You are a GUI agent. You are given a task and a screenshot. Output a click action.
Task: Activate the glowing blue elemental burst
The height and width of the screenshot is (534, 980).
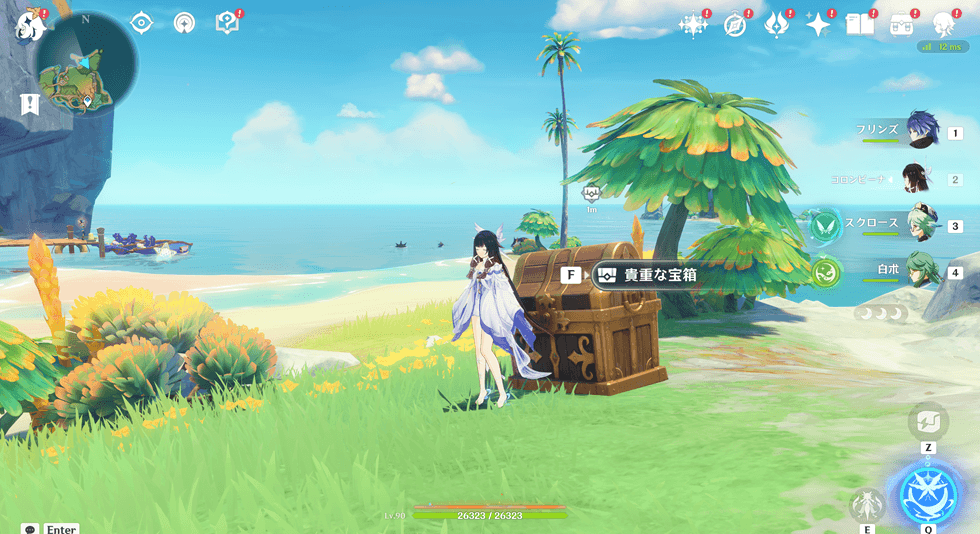tap(928, 495)
